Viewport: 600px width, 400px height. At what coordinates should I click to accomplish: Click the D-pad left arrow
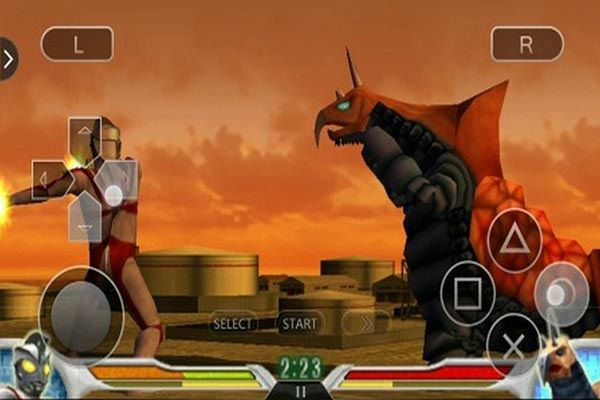click(48, 179)
